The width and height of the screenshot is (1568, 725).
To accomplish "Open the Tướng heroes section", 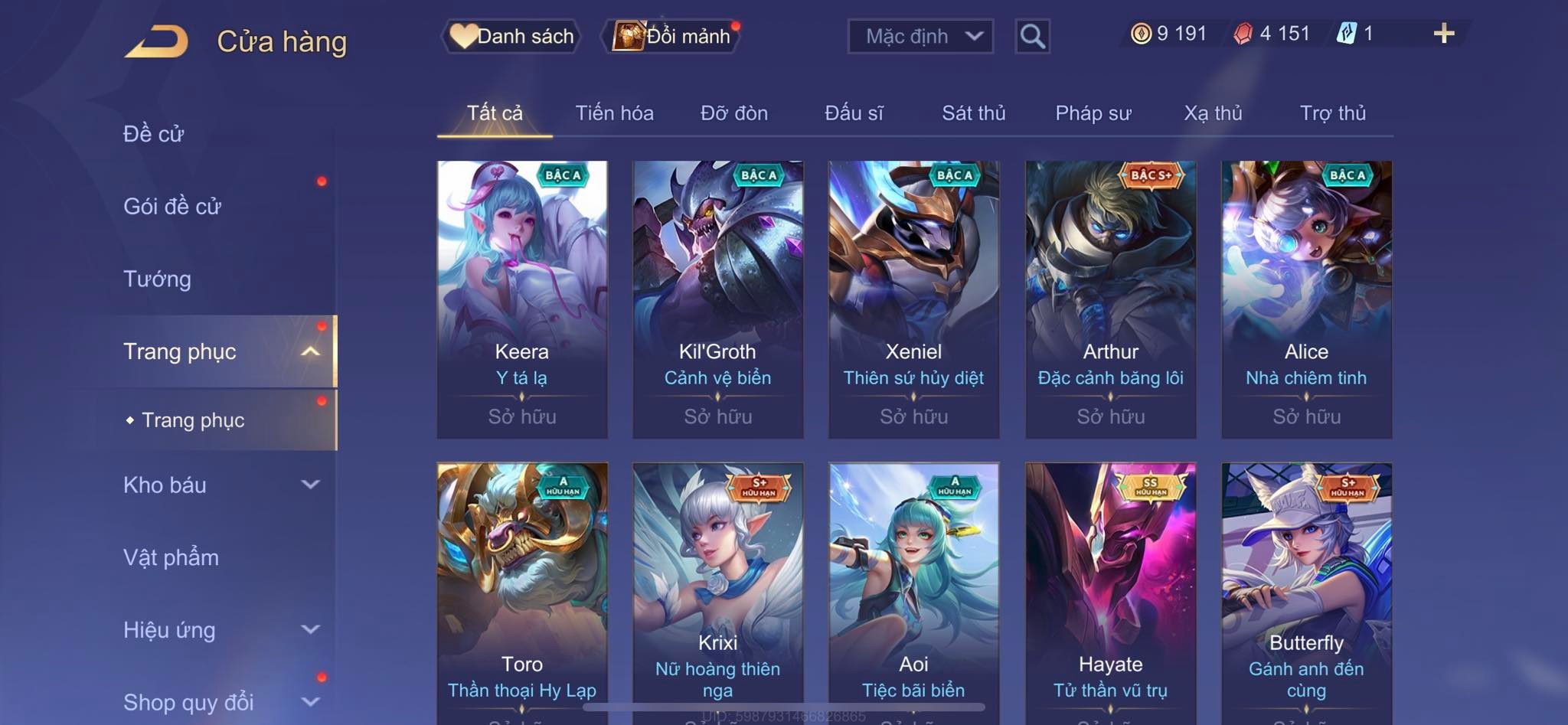I will pyautogui.click(x=157, y=279).
